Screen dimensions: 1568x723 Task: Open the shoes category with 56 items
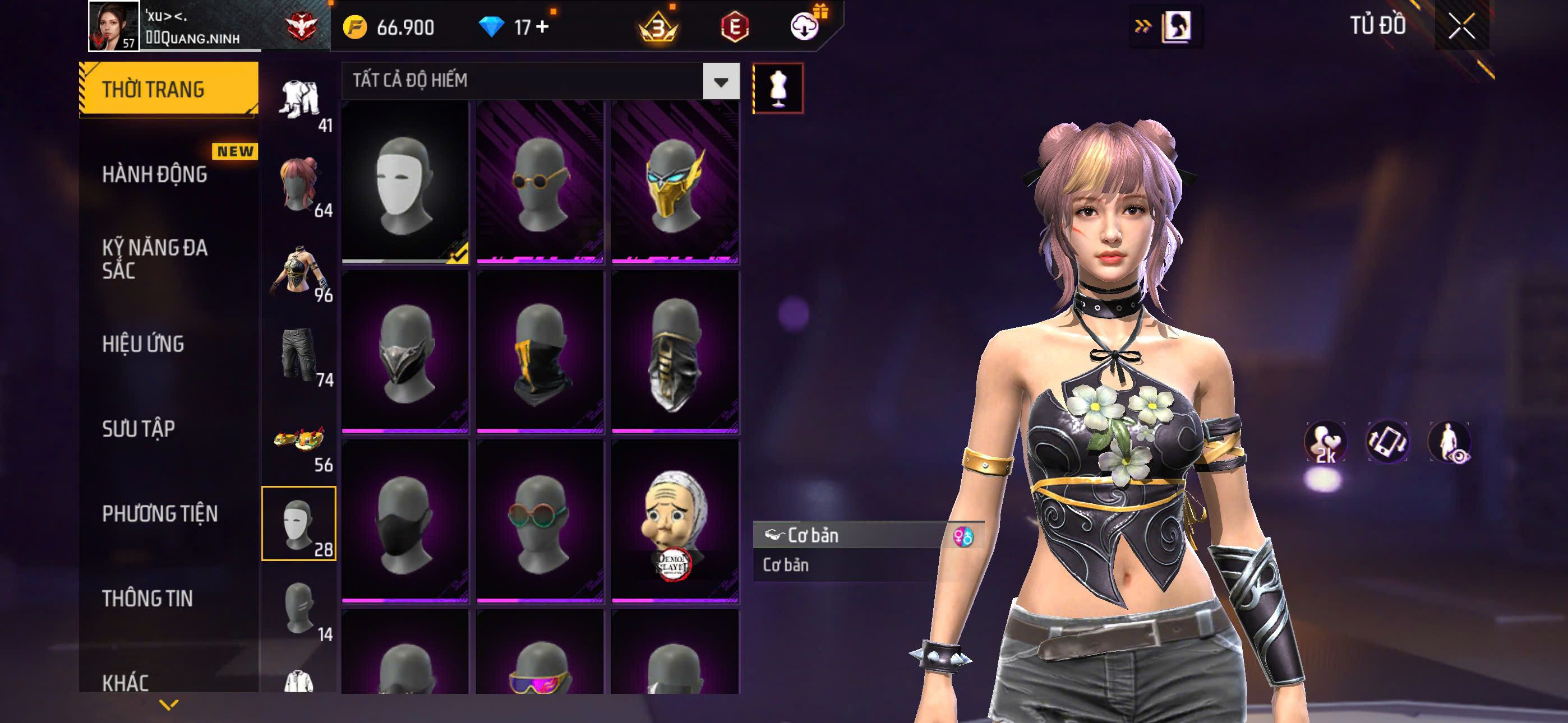[299, 440]
